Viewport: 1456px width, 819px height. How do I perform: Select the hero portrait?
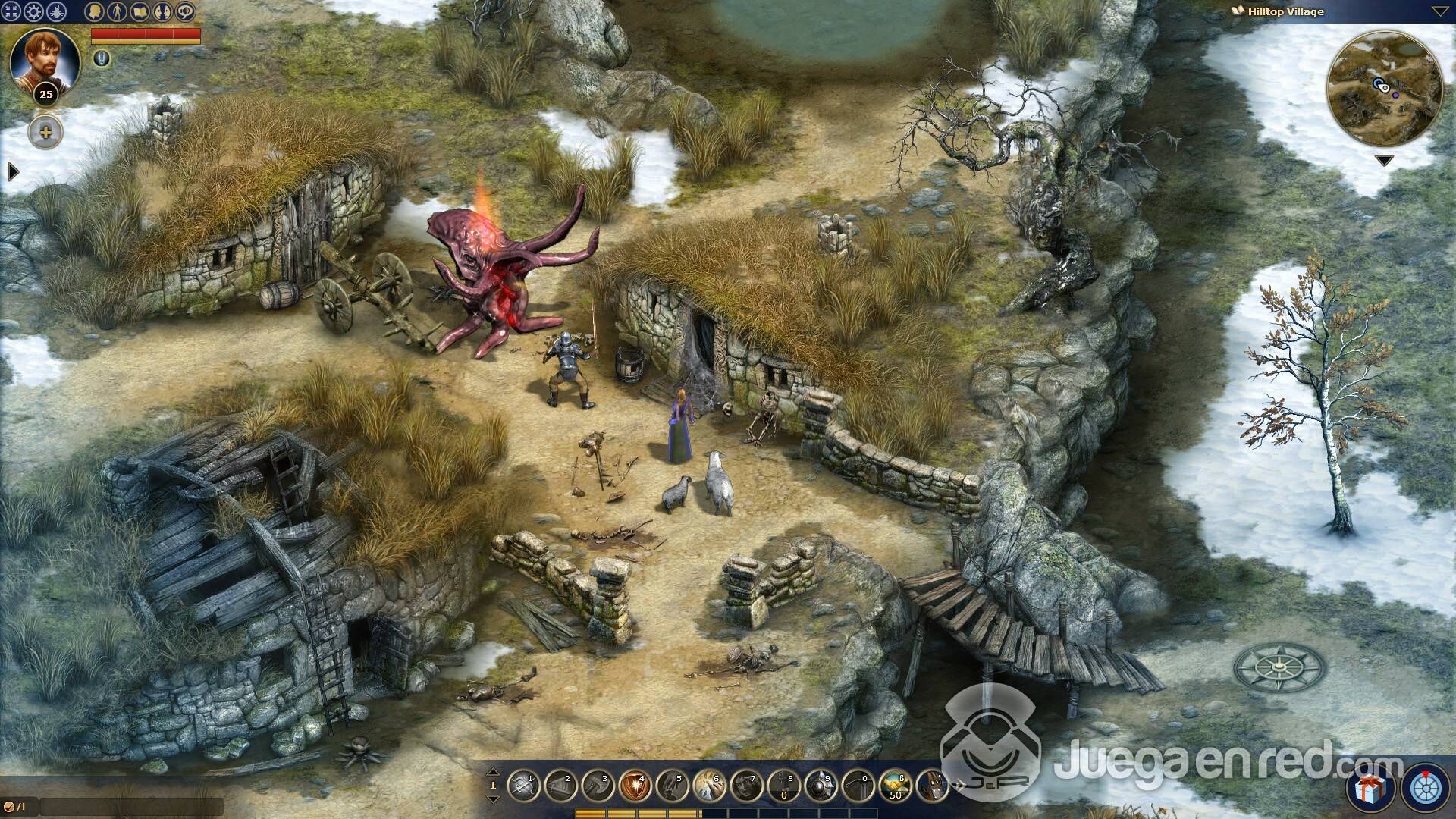pyautogui.click(x=45, y=59)
